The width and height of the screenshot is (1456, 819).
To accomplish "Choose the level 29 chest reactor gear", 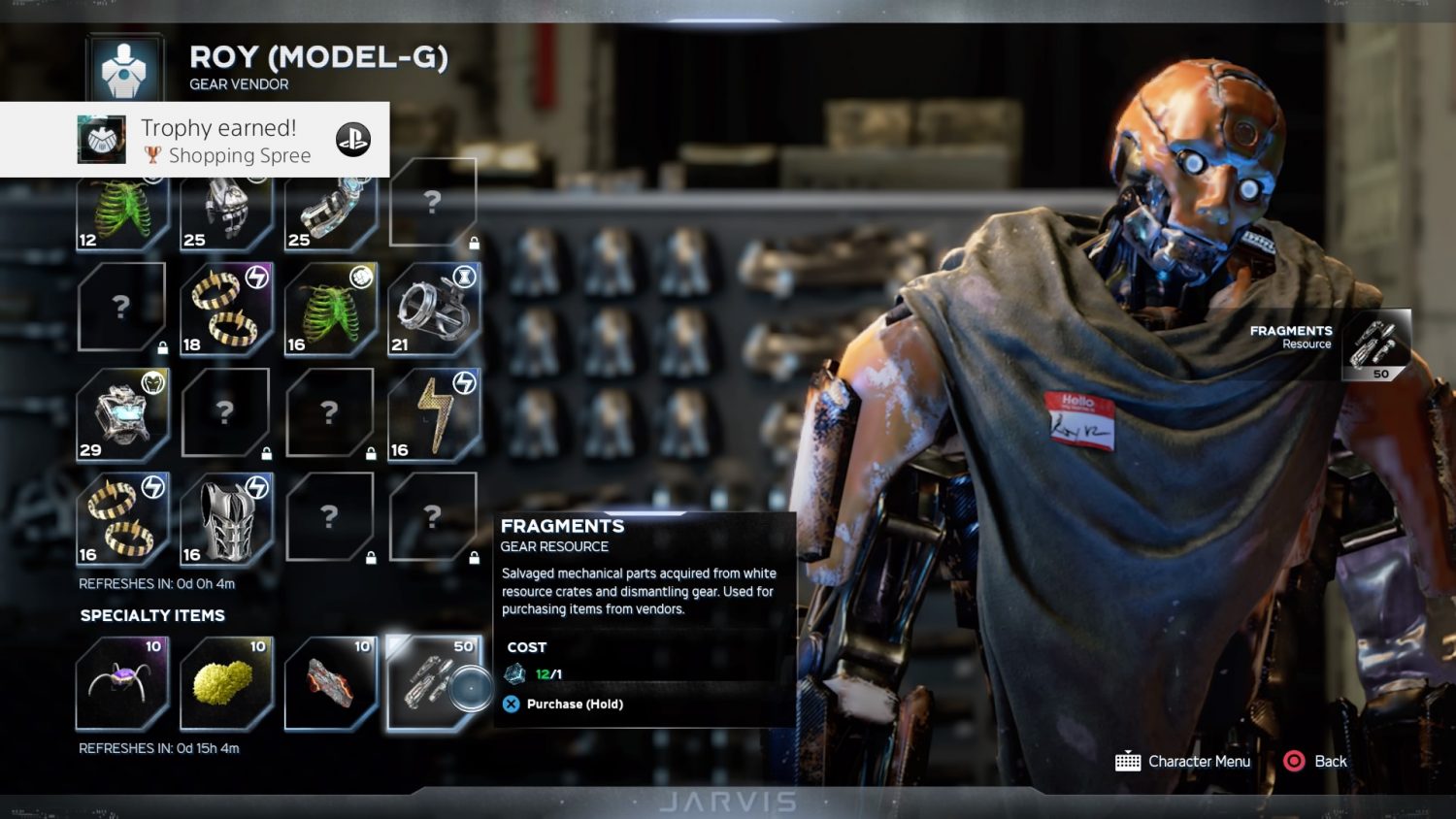I will (122, 414).
